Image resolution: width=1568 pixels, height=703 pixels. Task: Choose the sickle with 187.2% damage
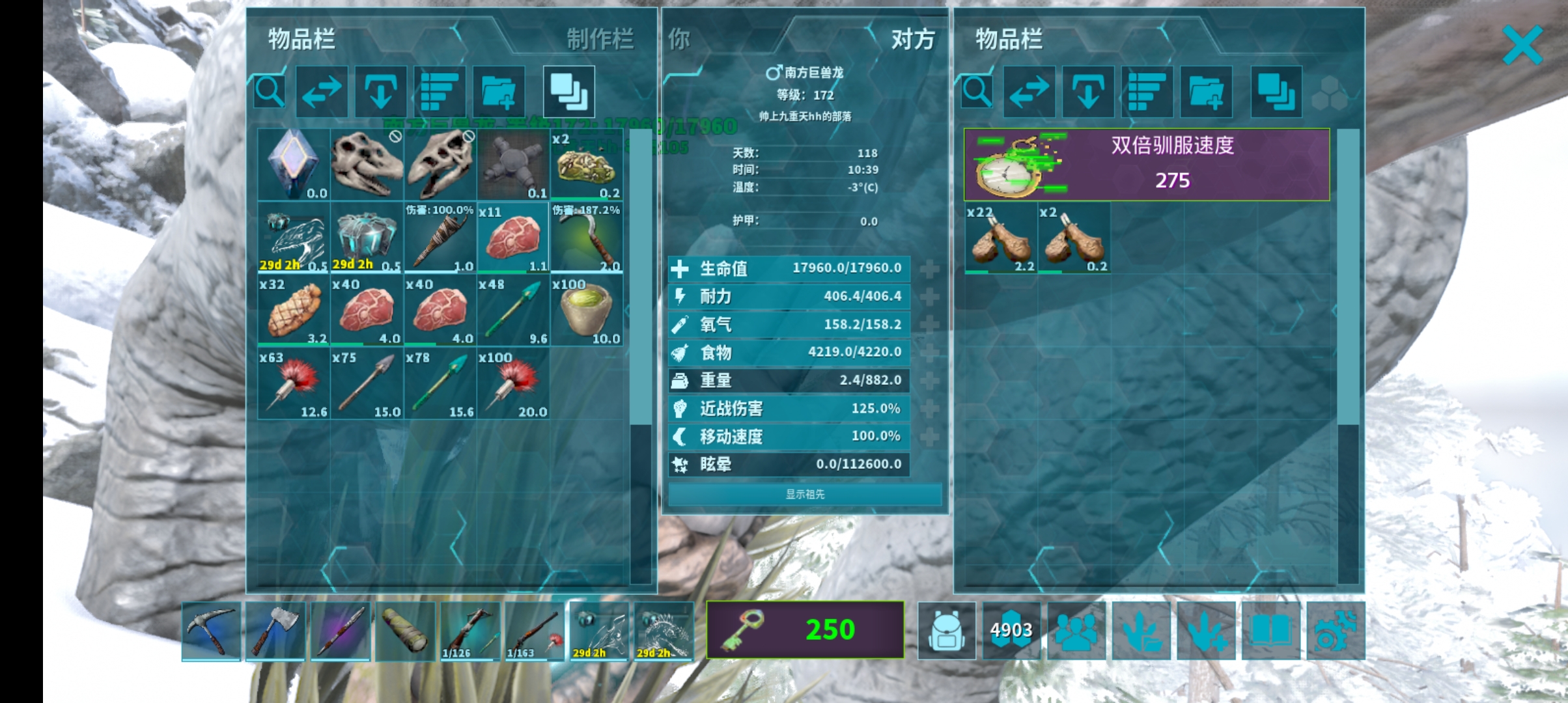click(x=586, y=238)
